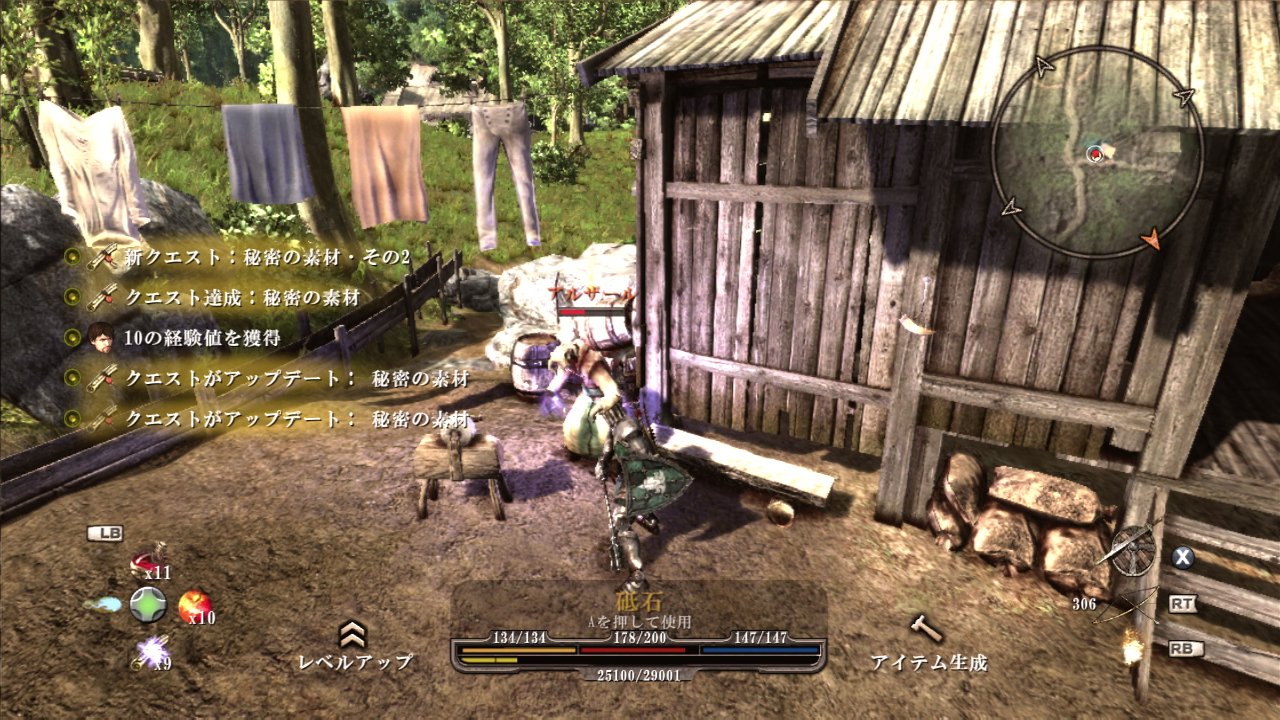
Task: Activate the purple spark scroll slot
Action: tap(150, 652)
